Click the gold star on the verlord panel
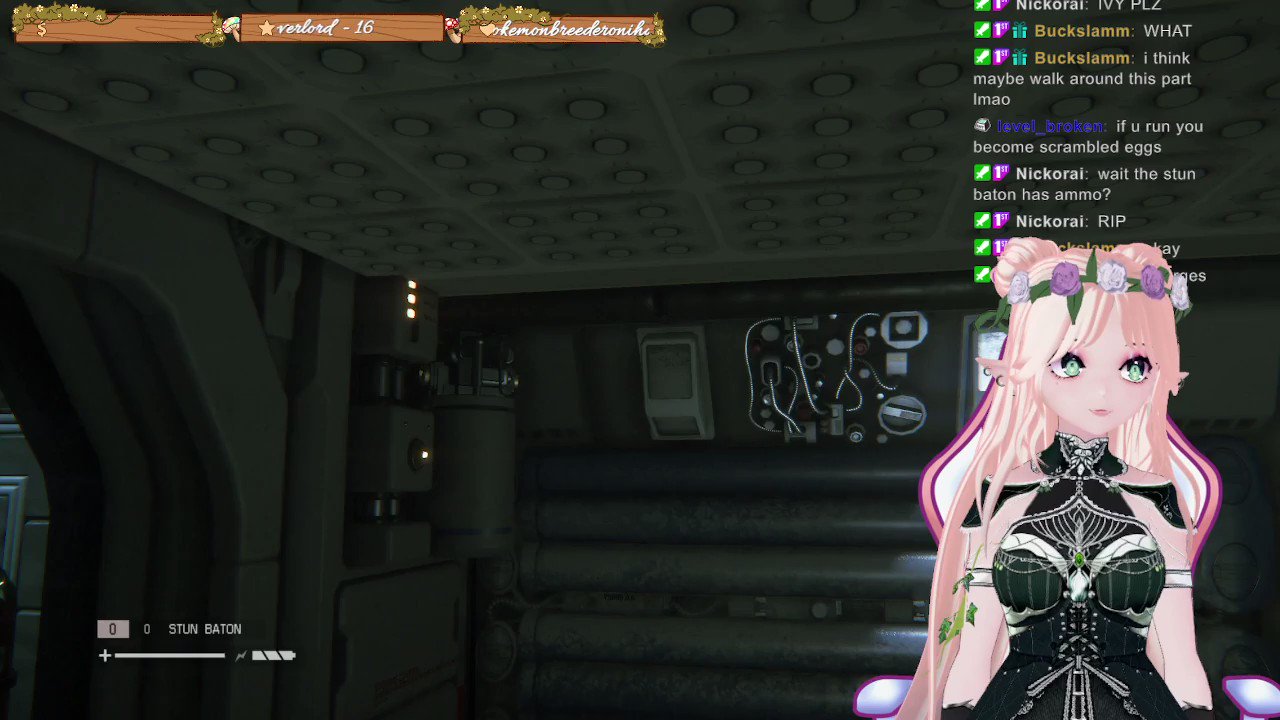Viewport: 1280px width, 720px height. tap(266, 28)
